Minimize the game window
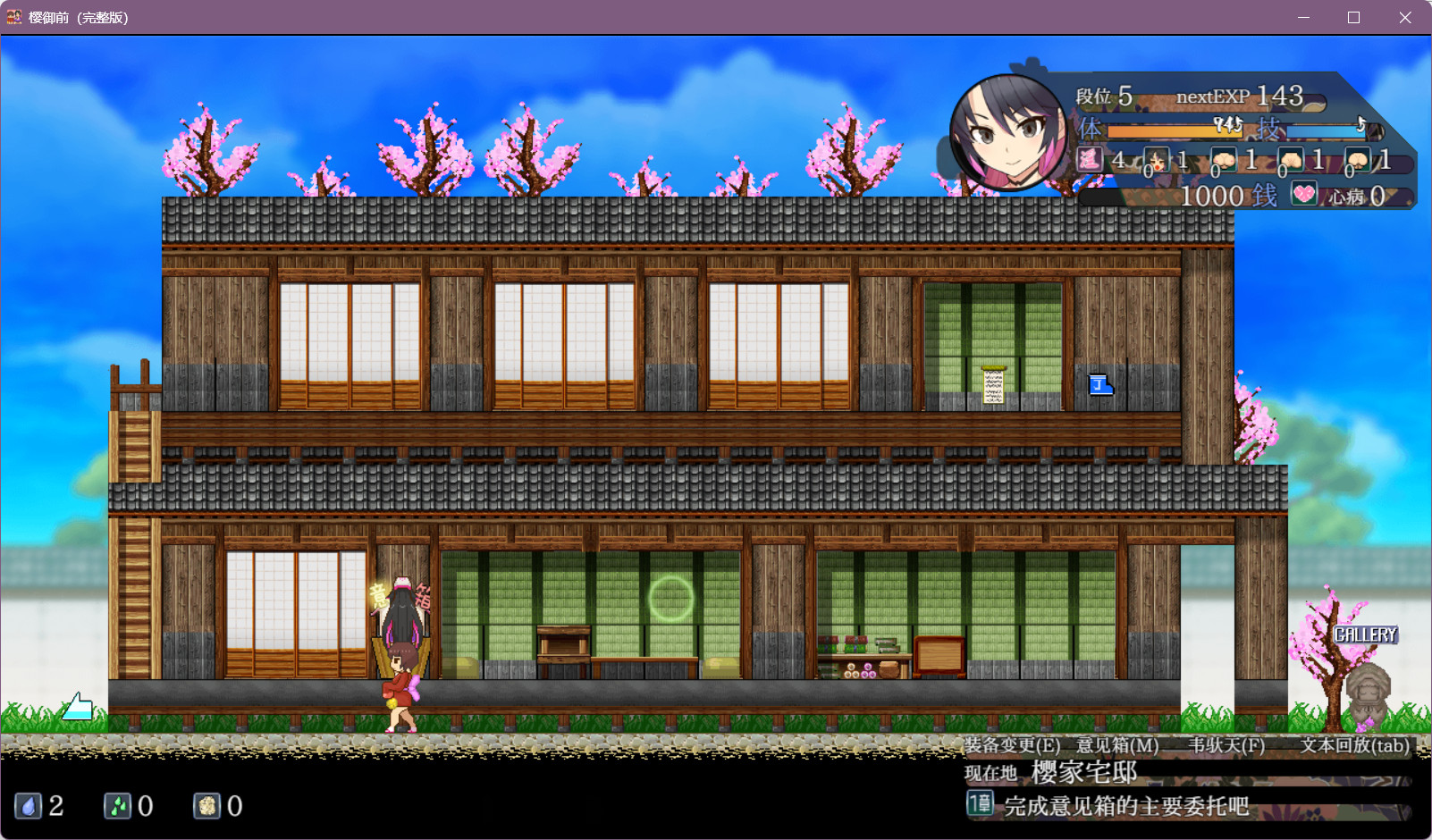The height and width of the screenshot is (840, 1432). pyautogui.click(x=1303, y=18)
